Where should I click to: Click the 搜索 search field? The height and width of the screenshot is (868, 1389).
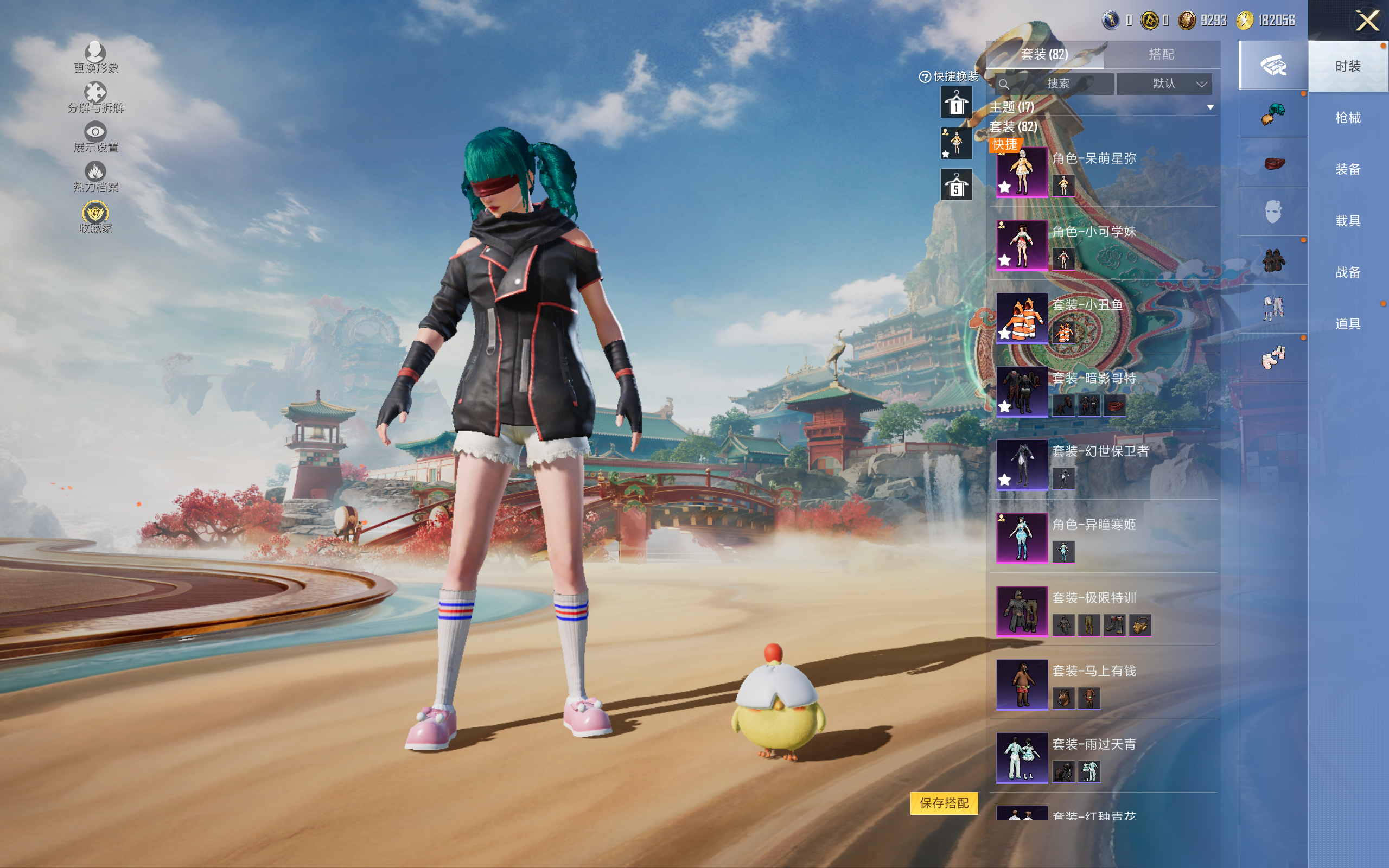coord(1056,84)
